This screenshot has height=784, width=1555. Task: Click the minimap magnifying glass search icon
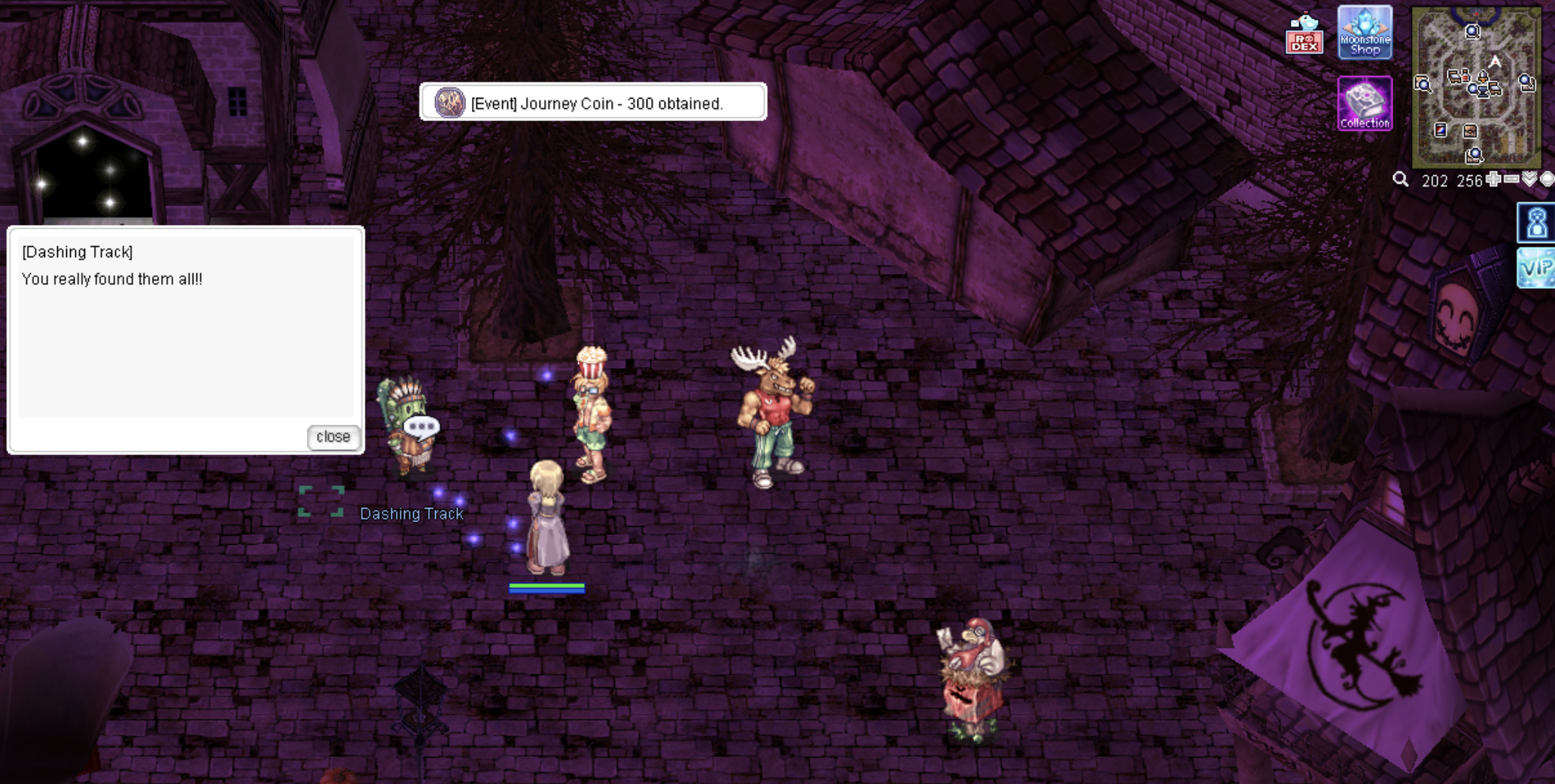tap(1400, 180)
